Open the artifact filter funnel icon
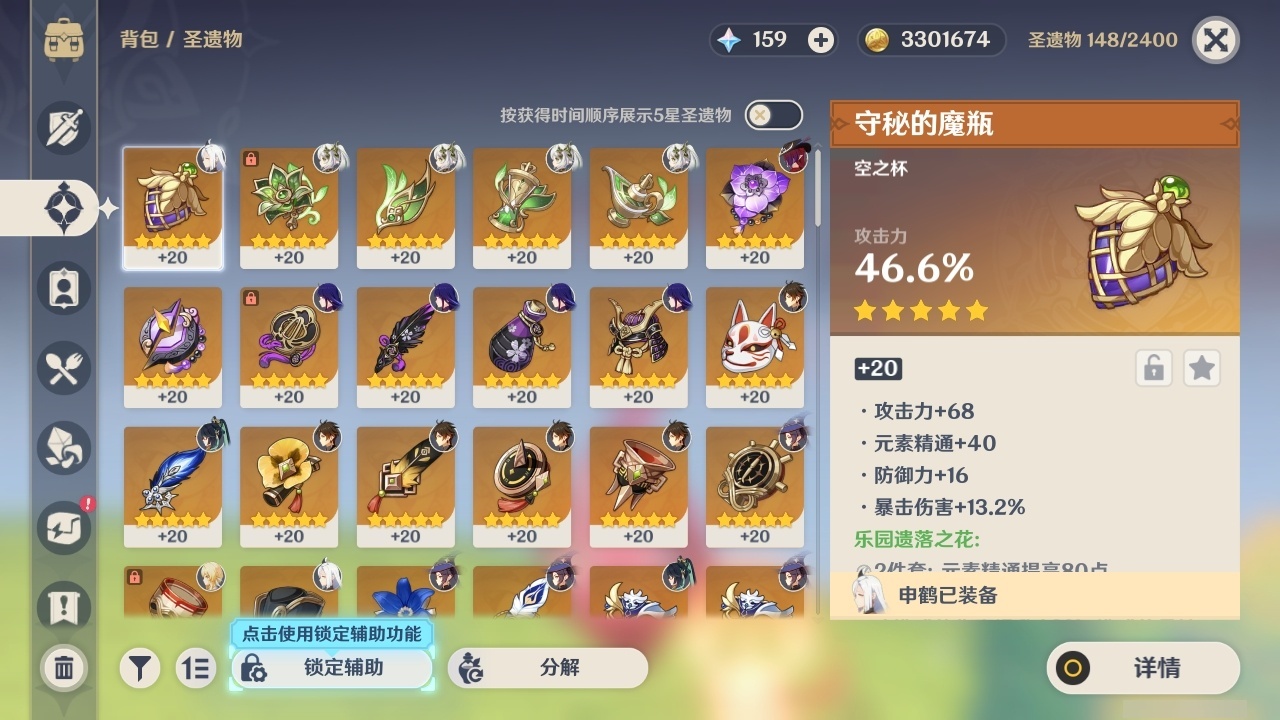The image size is (1280, 720). (x=140, y=668)
